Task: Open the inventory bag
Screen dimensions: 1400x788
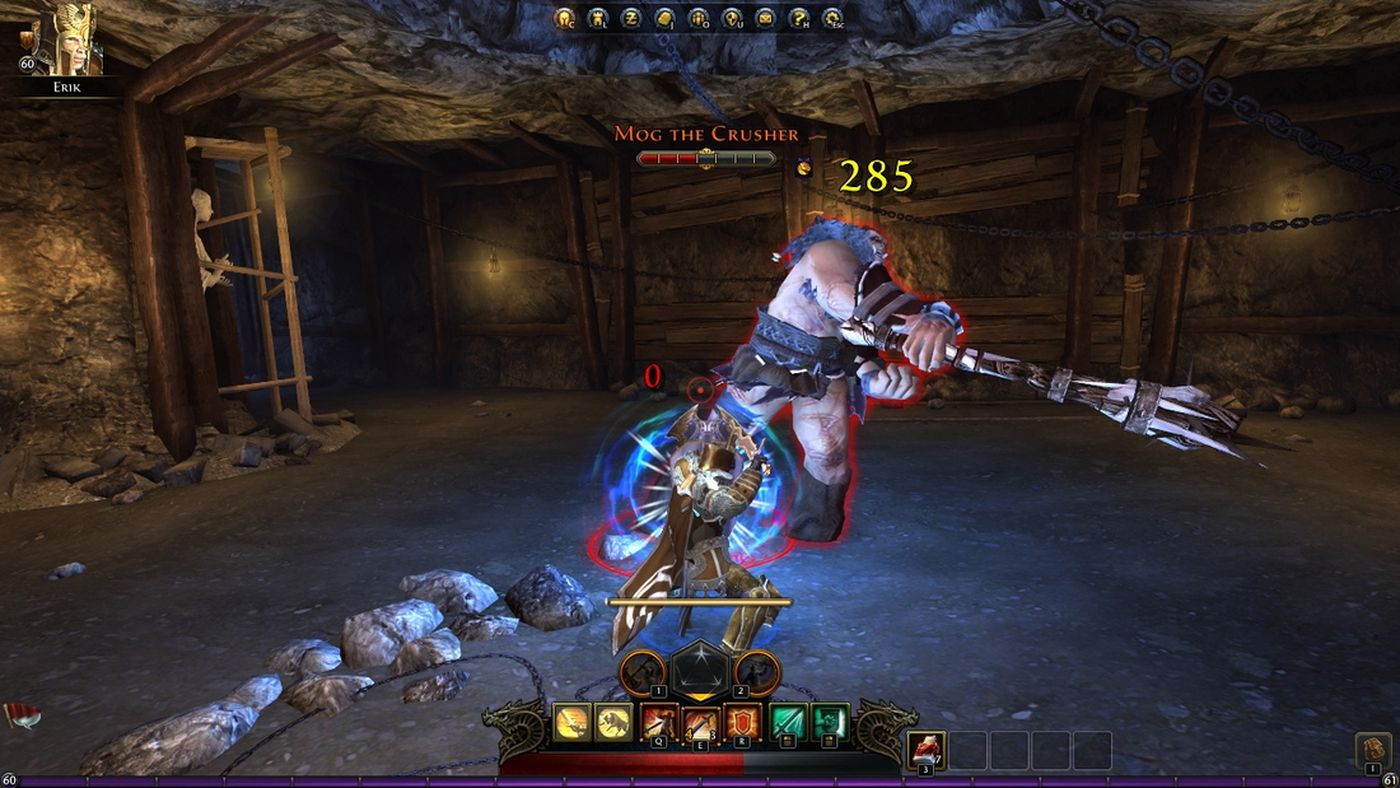Action: coord(662,18)
